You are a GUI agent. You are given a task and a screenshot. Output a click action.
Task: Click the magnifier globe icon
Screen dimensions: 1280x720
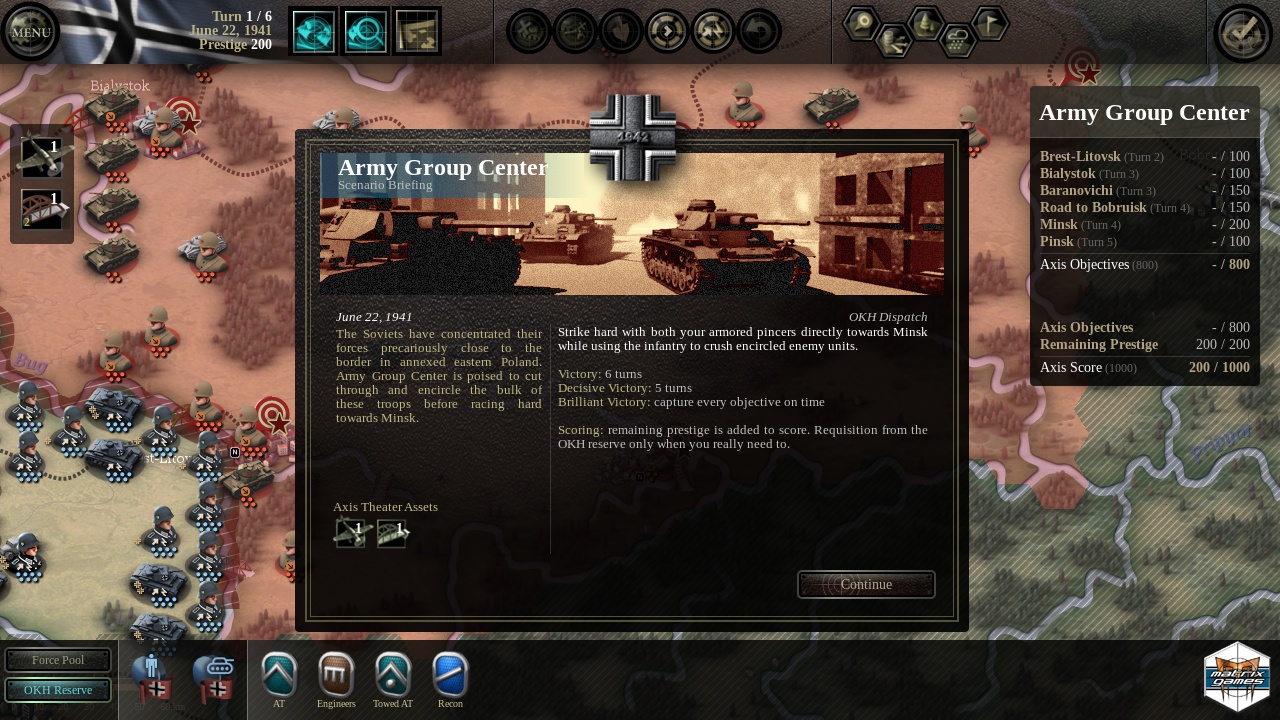(365, 31)
